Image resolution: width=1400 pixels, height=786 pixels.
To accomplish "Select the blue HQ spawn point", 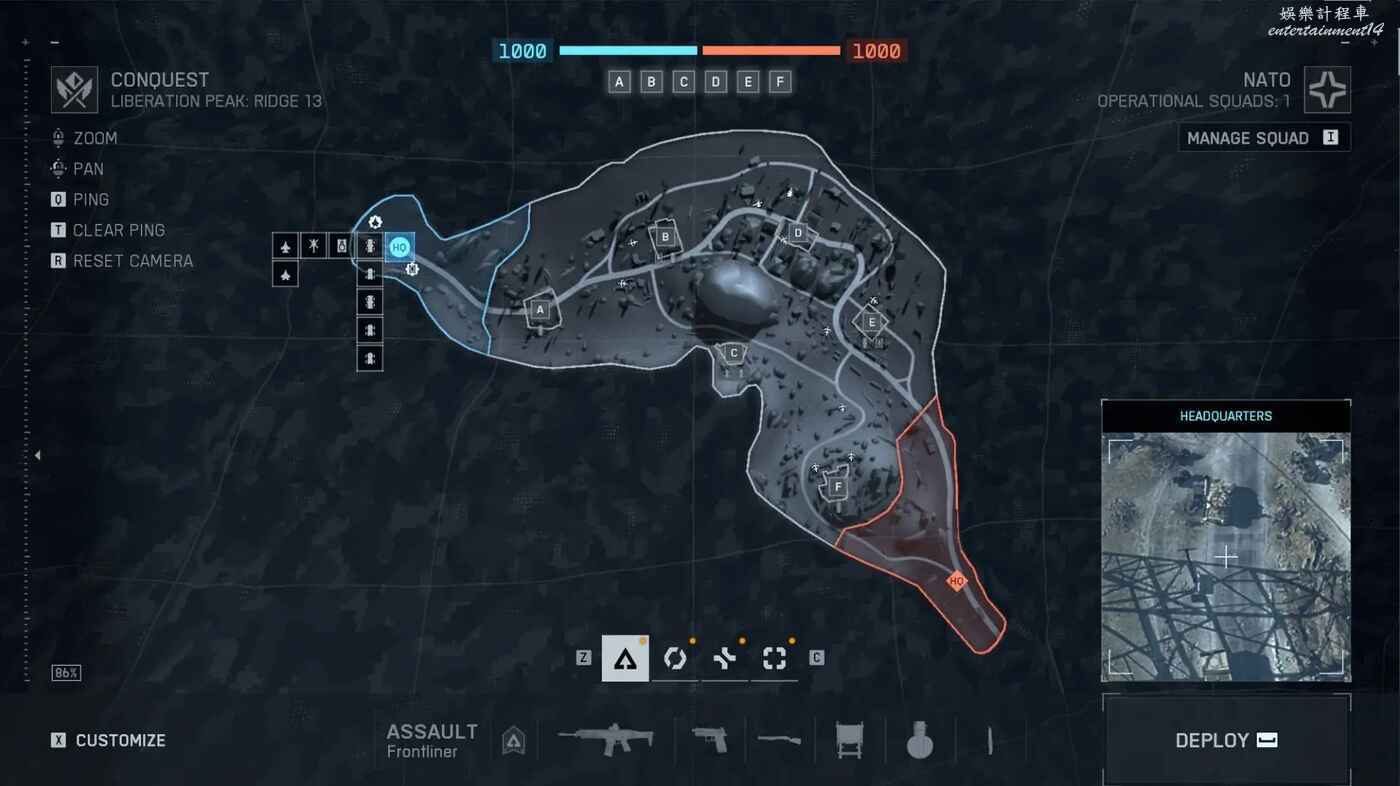I will [399, 246].
